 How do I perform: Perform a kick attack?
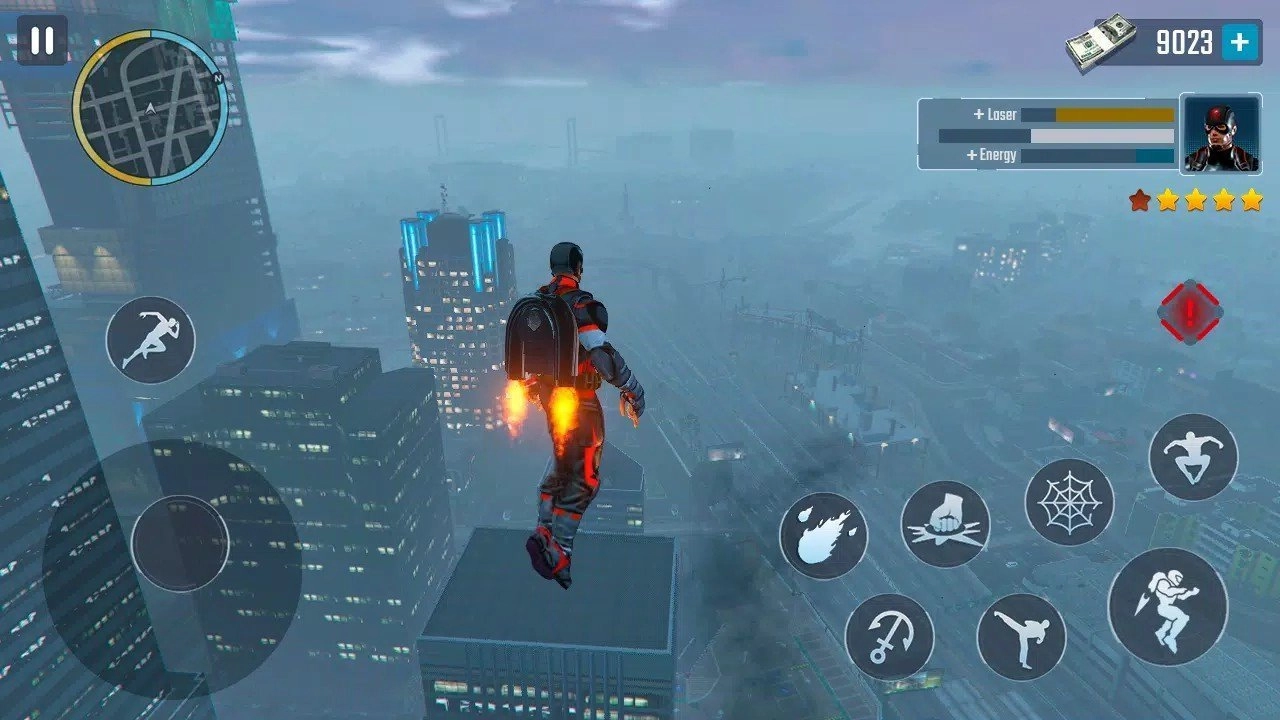pos(1021,637)
